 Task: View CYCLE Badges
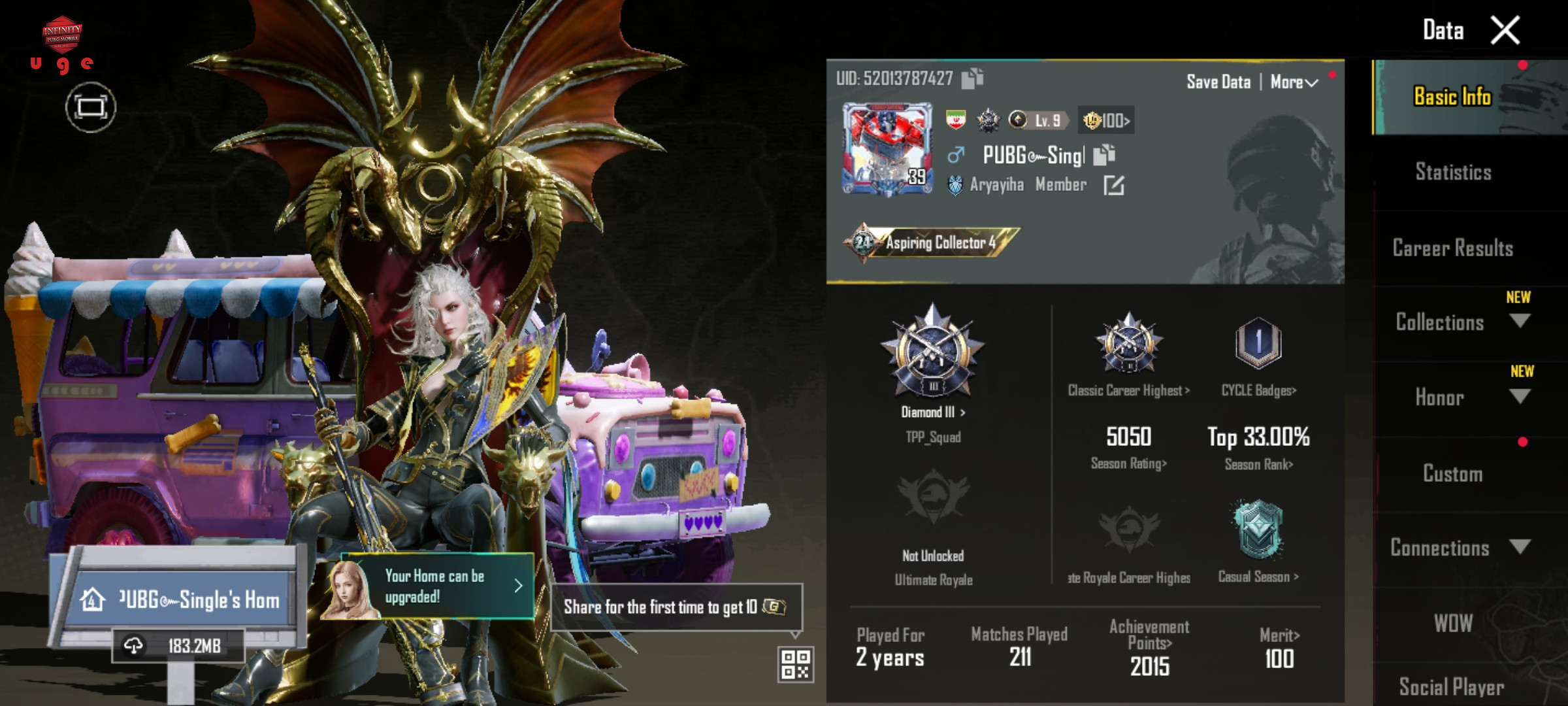coord(1258,390)
